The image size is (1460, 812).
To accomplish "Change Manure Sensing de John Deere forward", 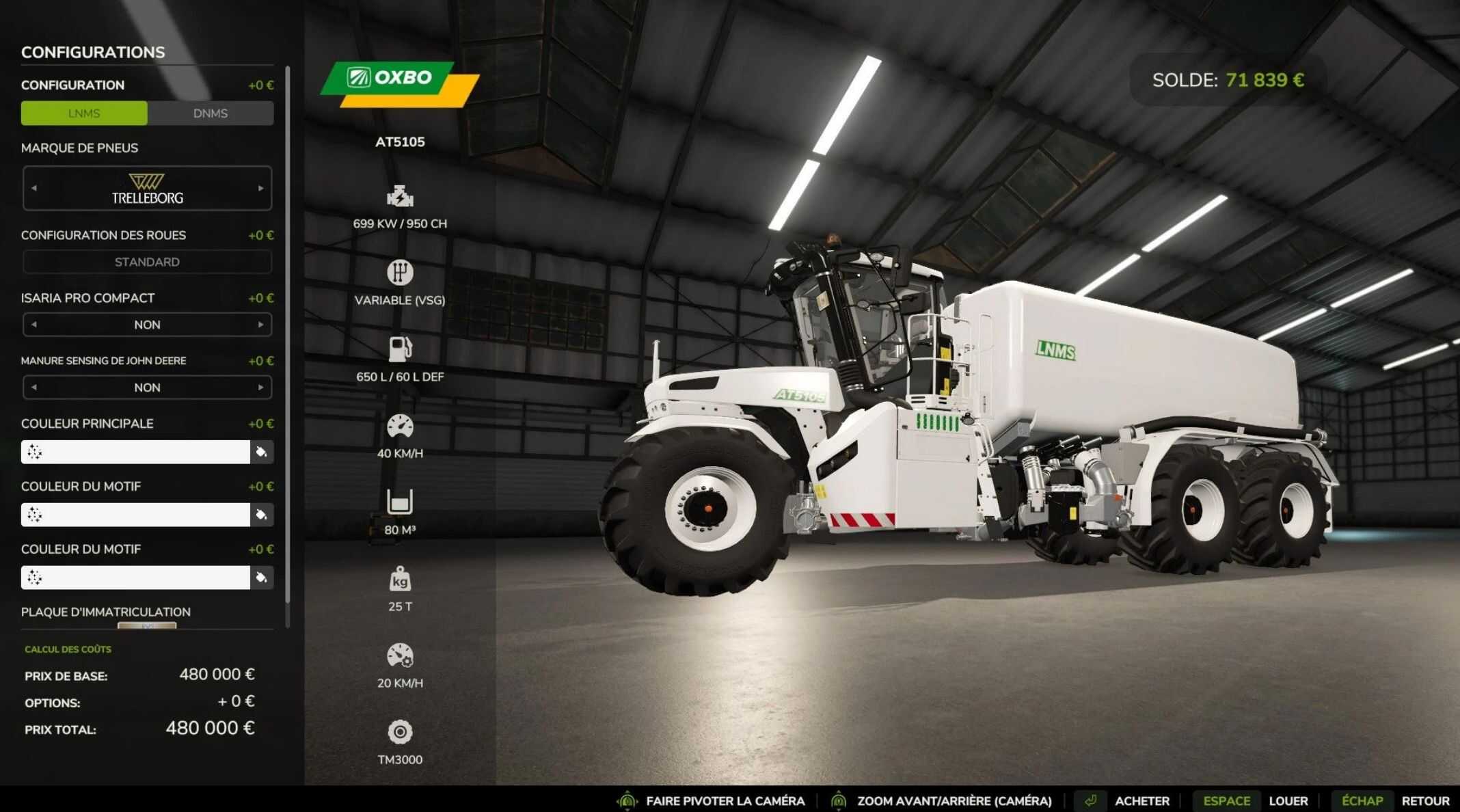I will point(260,388).
